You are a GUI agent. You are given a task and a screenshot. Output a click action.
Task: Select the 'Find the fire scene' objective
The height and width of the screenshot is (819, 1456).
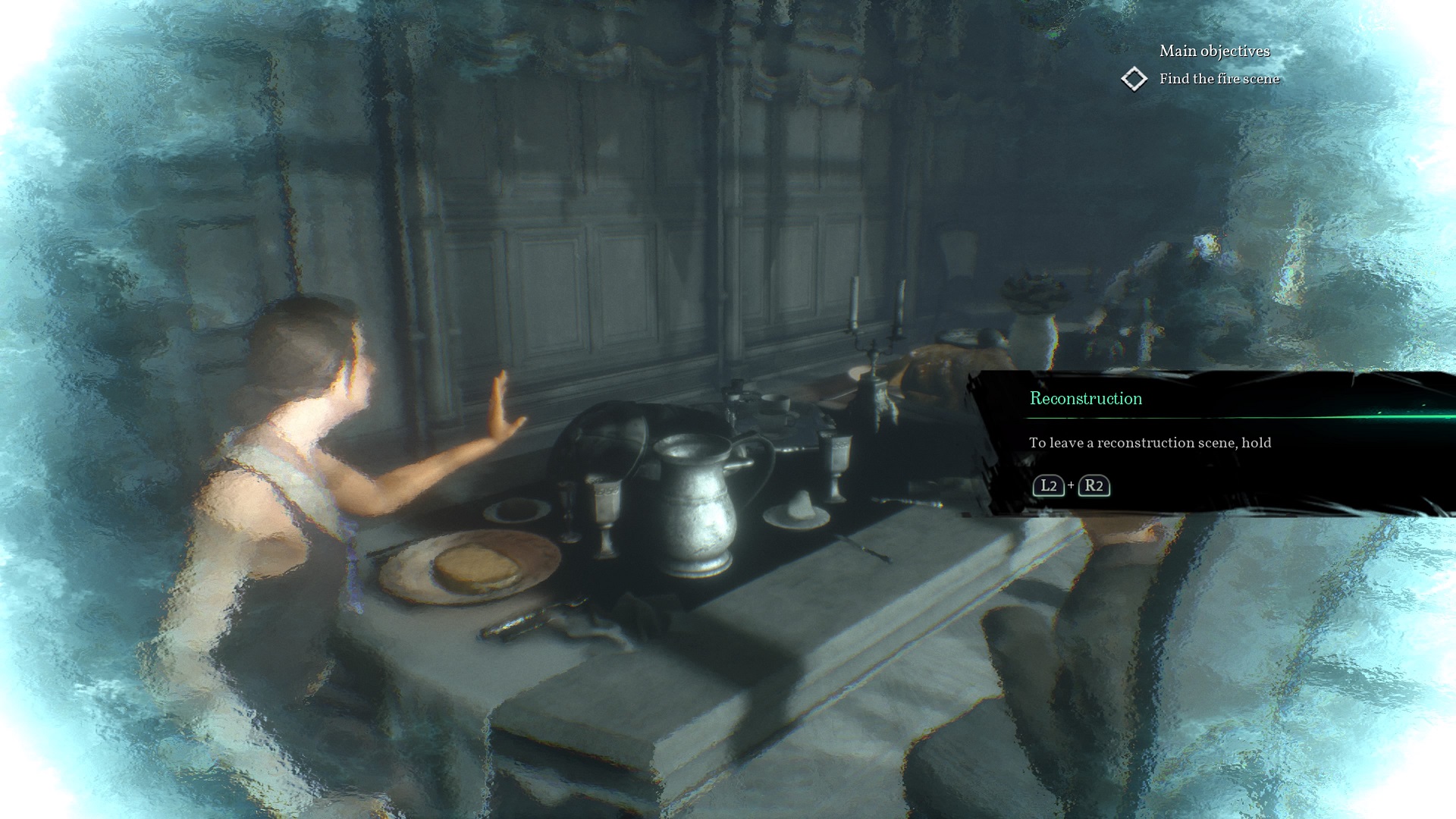[1219, 79]
